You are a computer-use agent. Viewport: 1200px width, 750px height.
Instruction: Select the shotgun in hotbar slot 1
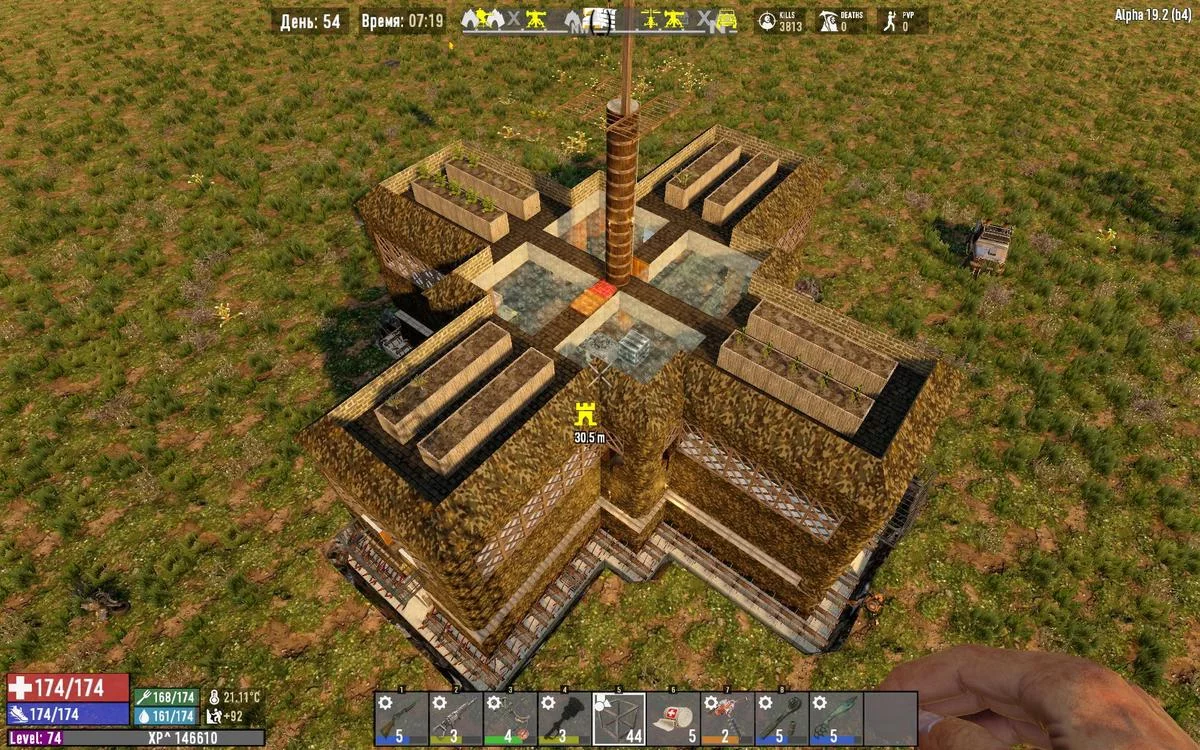point(401,718)
